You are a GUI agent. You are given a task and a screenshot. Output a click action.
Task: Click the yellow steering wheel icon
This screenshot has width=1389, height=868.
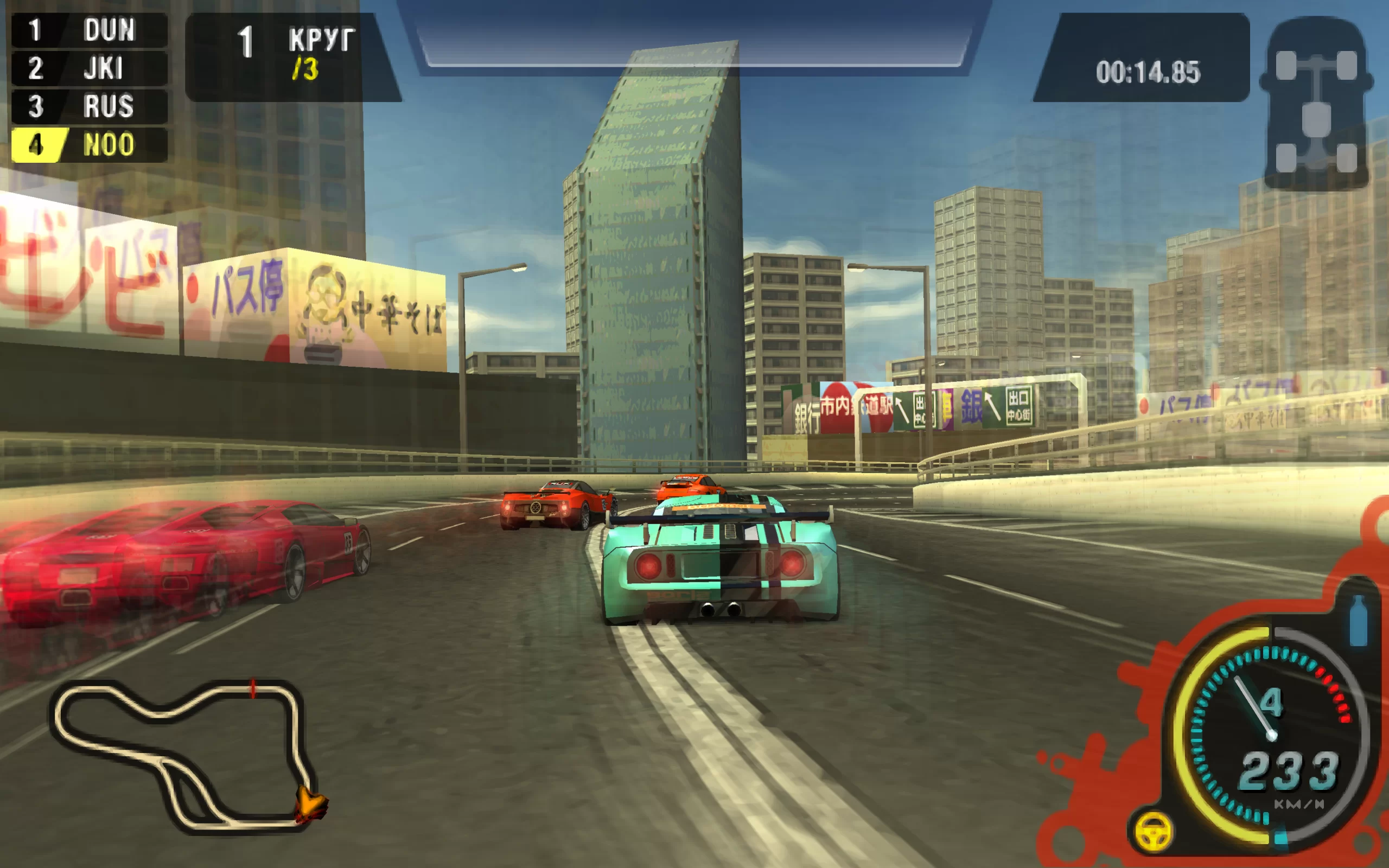(x=1153, y=831)
